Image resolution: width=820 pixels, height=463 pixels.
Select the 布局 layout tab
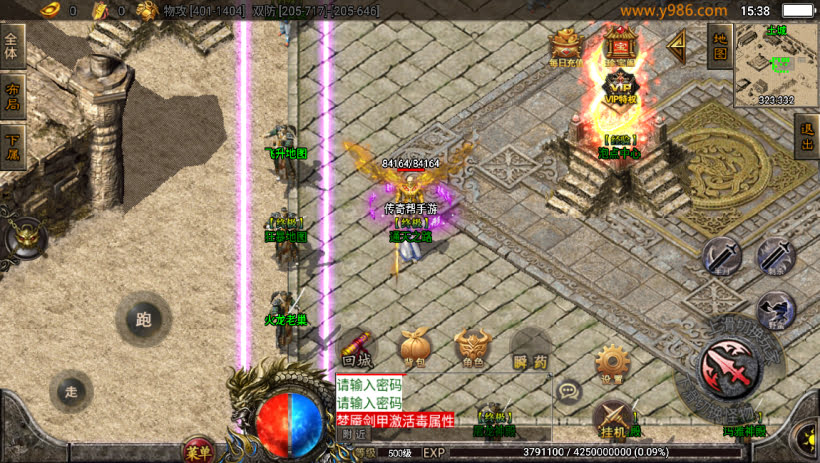pos(12,94)
